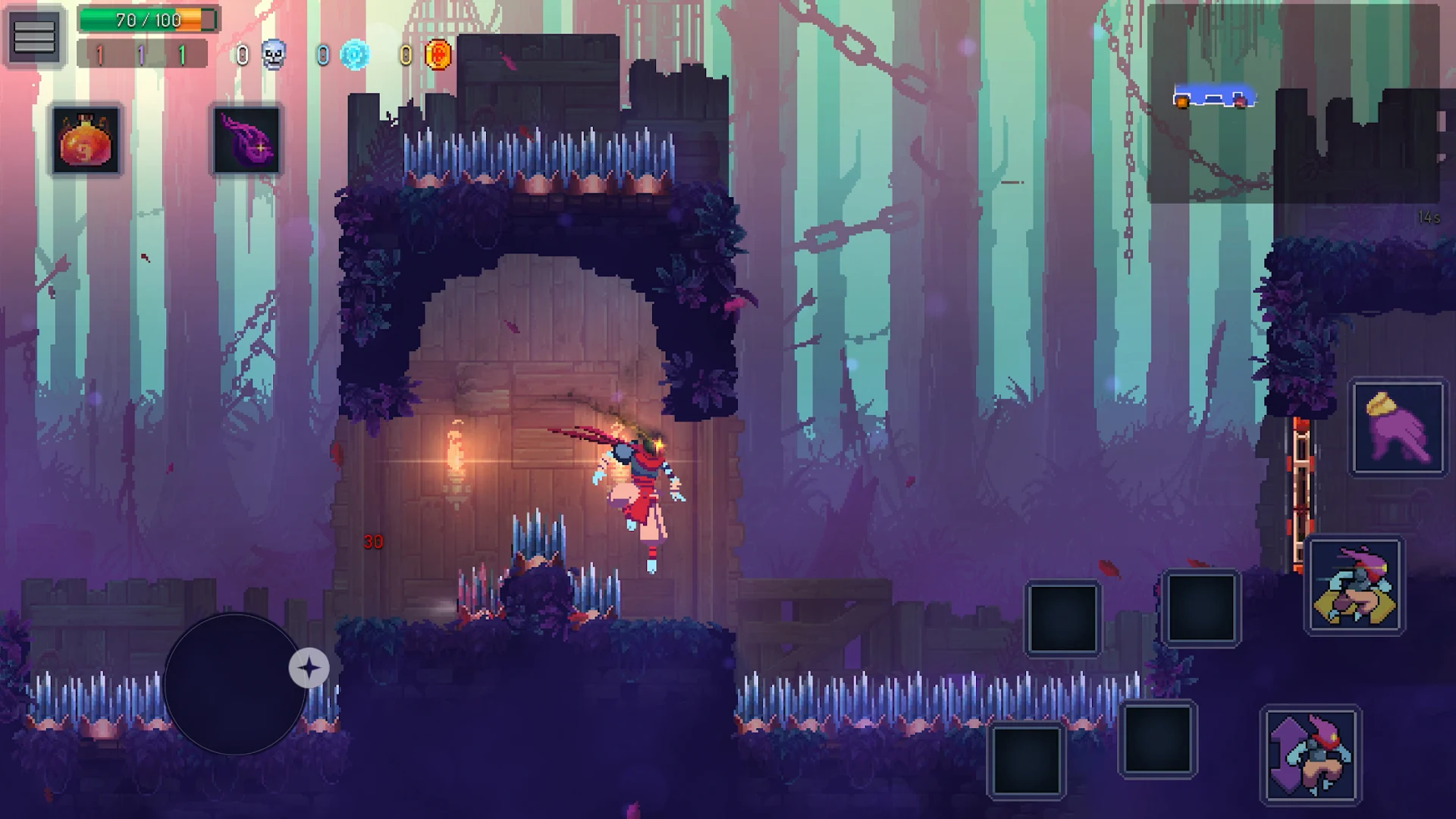Click the red Brutality scroll counter
This screenshot has height=819, width=1456.
coord(99,53)
